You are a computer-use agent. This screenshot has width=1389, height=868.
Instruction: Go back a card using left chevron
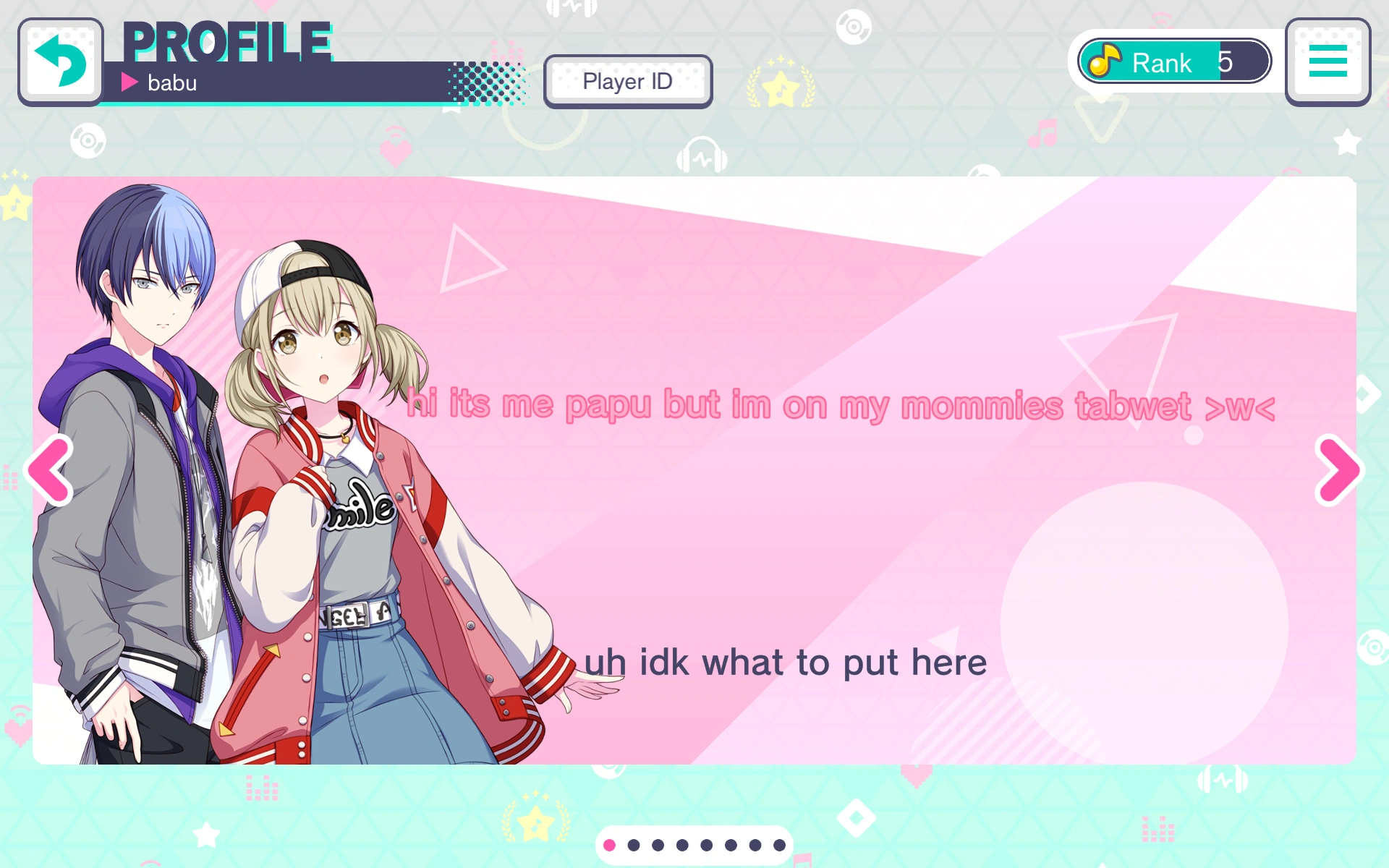48,469
